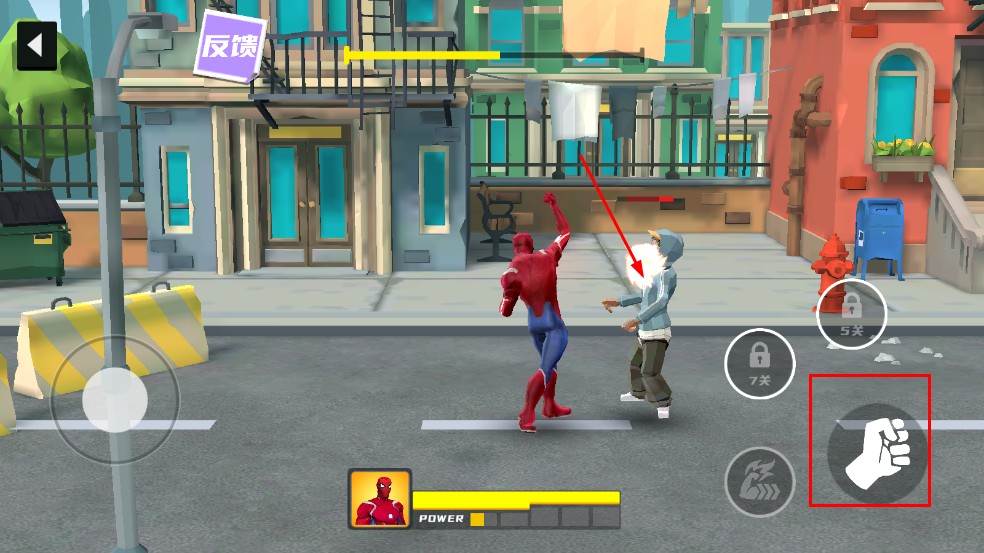This screenshot has width=984, height=553.
Task: Activate the dash kick skill button
Action: tap(759, 480)
